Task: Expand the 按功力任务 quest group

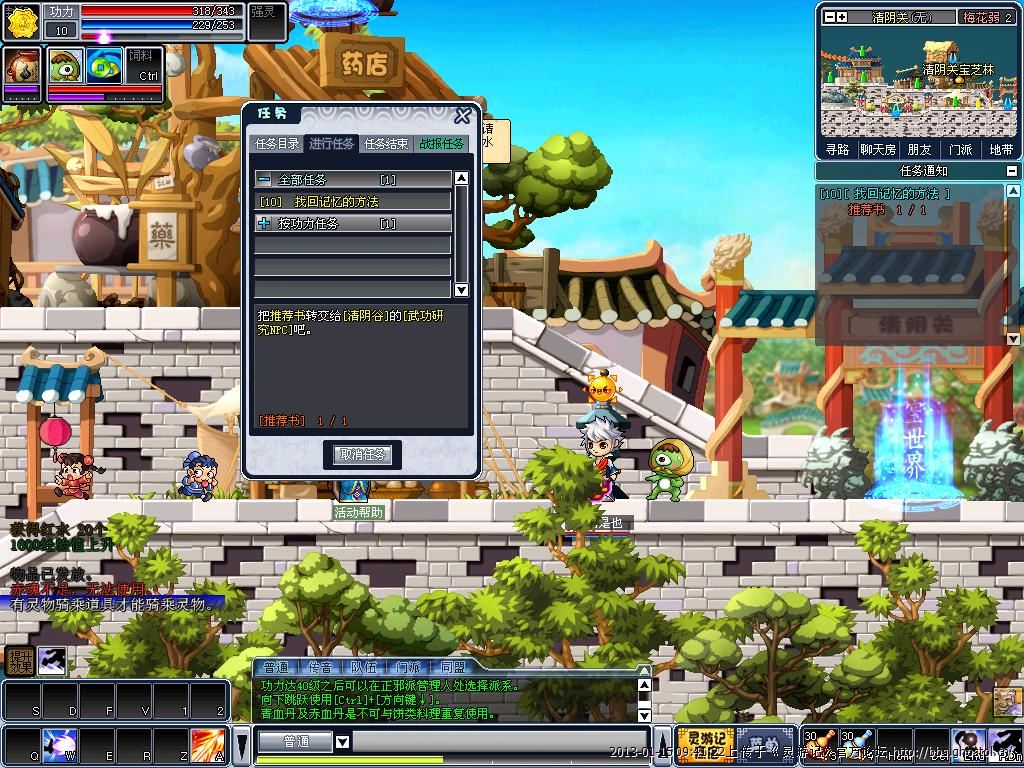Action: click(264, 224)
